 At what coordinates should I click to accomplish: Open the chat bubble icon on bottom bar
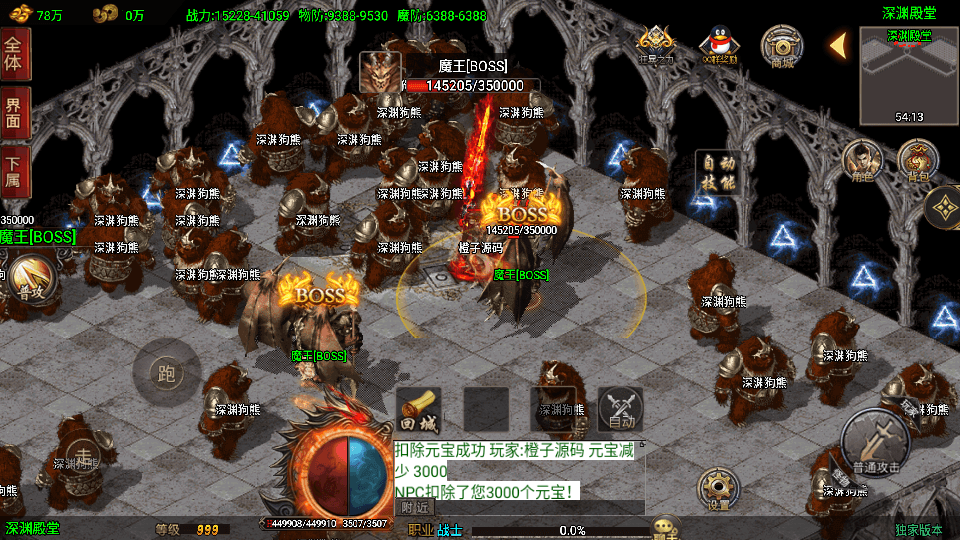664,527
